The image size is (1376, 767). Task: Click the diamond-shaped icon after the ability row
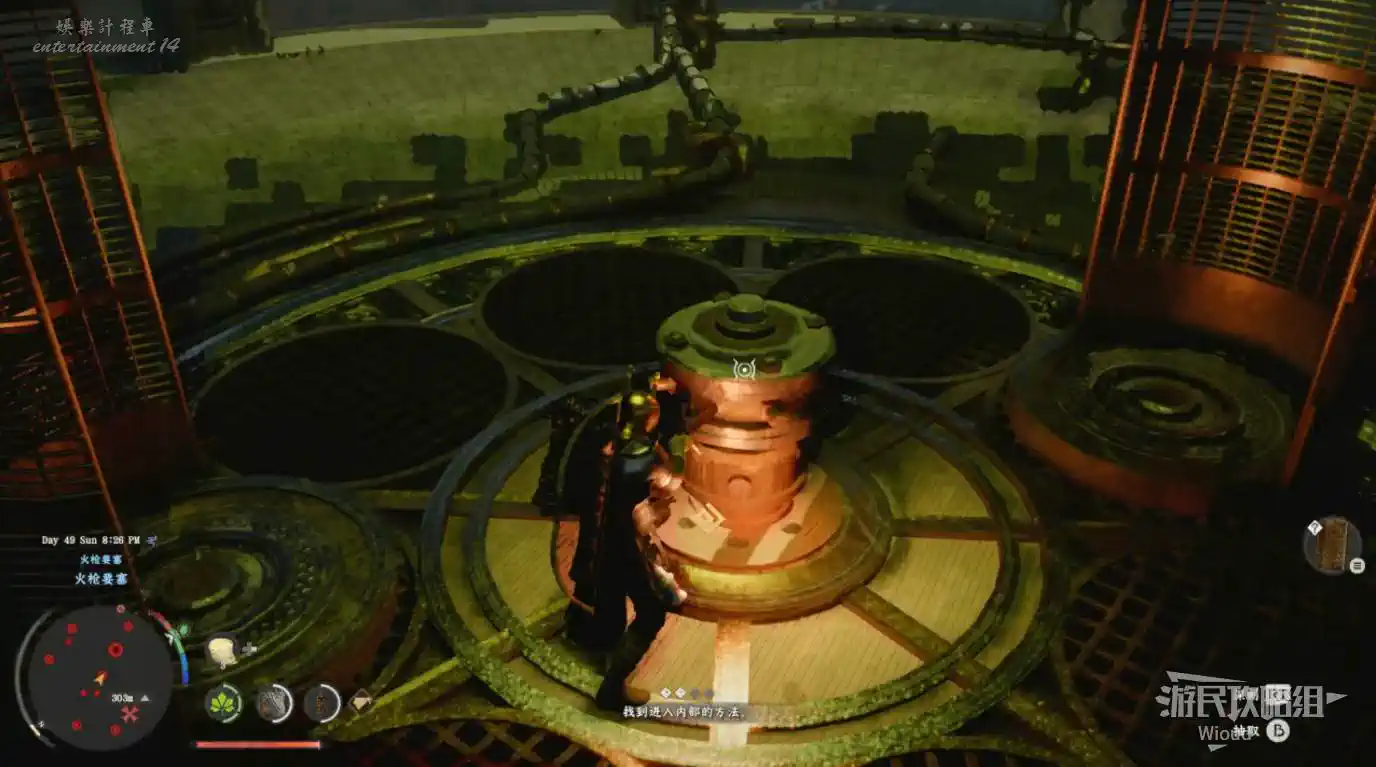pos(360,701)
